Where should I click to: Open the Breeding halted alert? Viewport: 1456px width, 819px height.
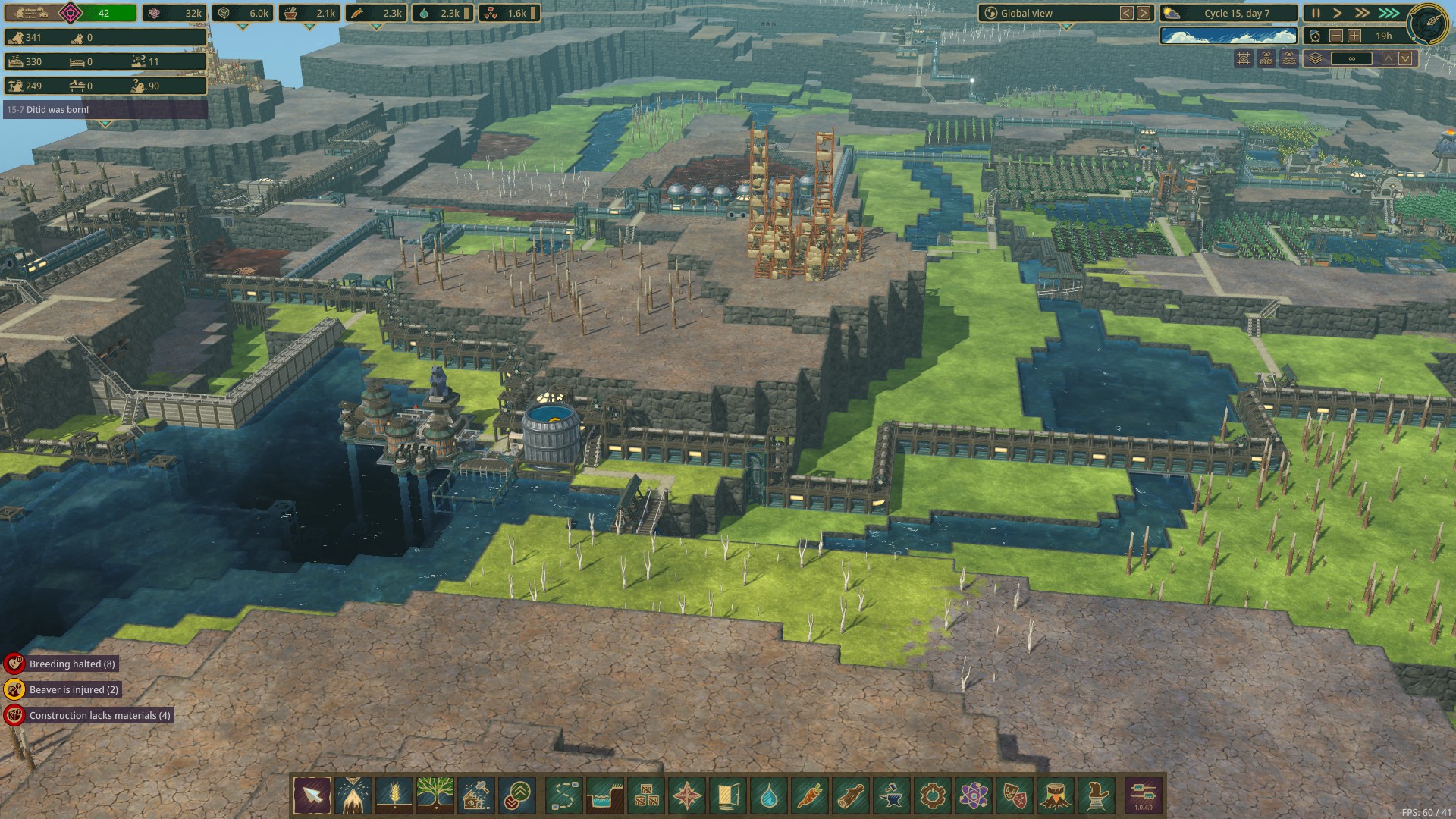coord(72,664)
